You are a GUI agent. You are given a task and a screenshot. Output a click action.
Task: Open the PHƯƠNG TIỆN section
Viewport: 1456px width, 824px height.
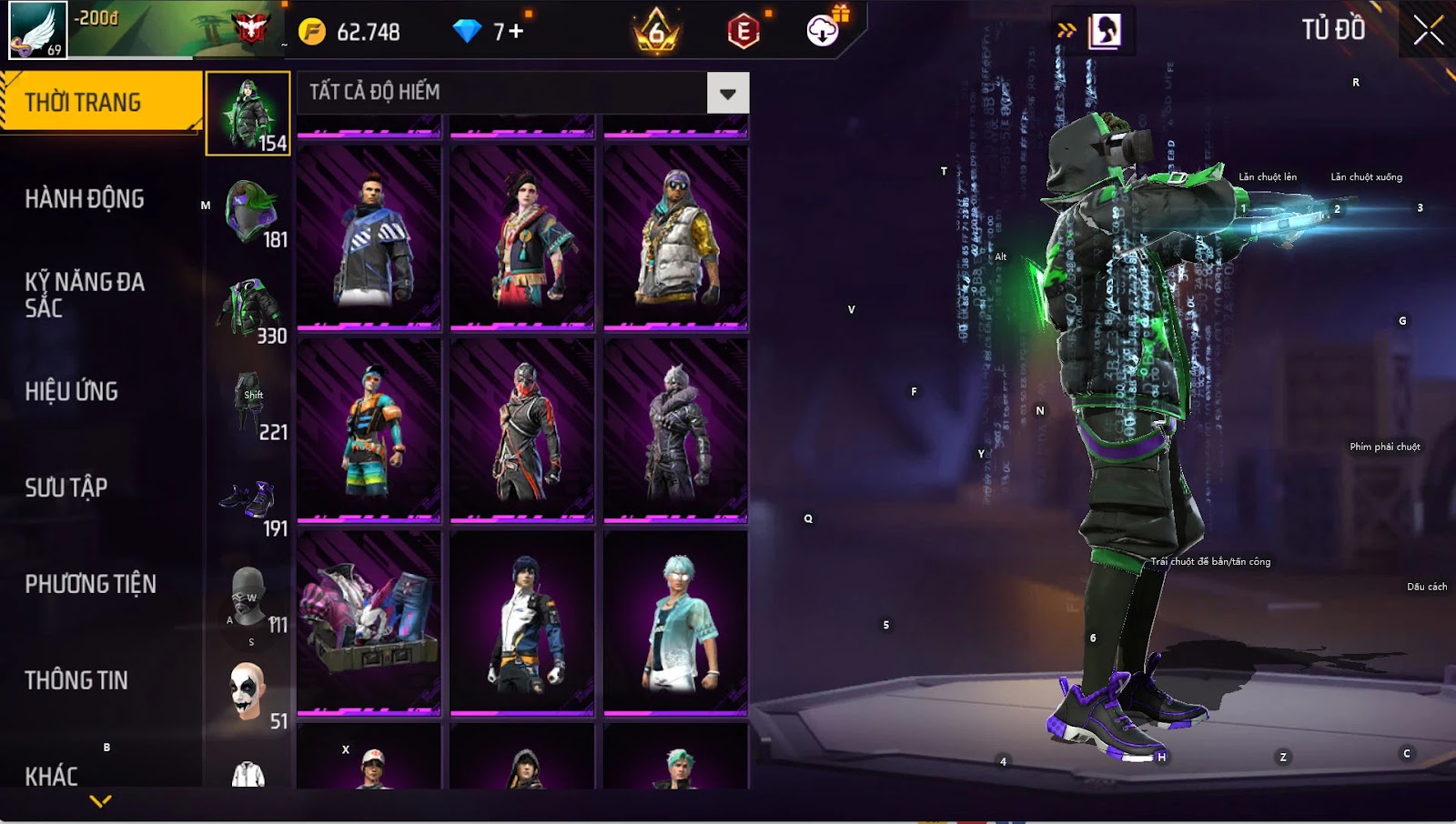90,584
